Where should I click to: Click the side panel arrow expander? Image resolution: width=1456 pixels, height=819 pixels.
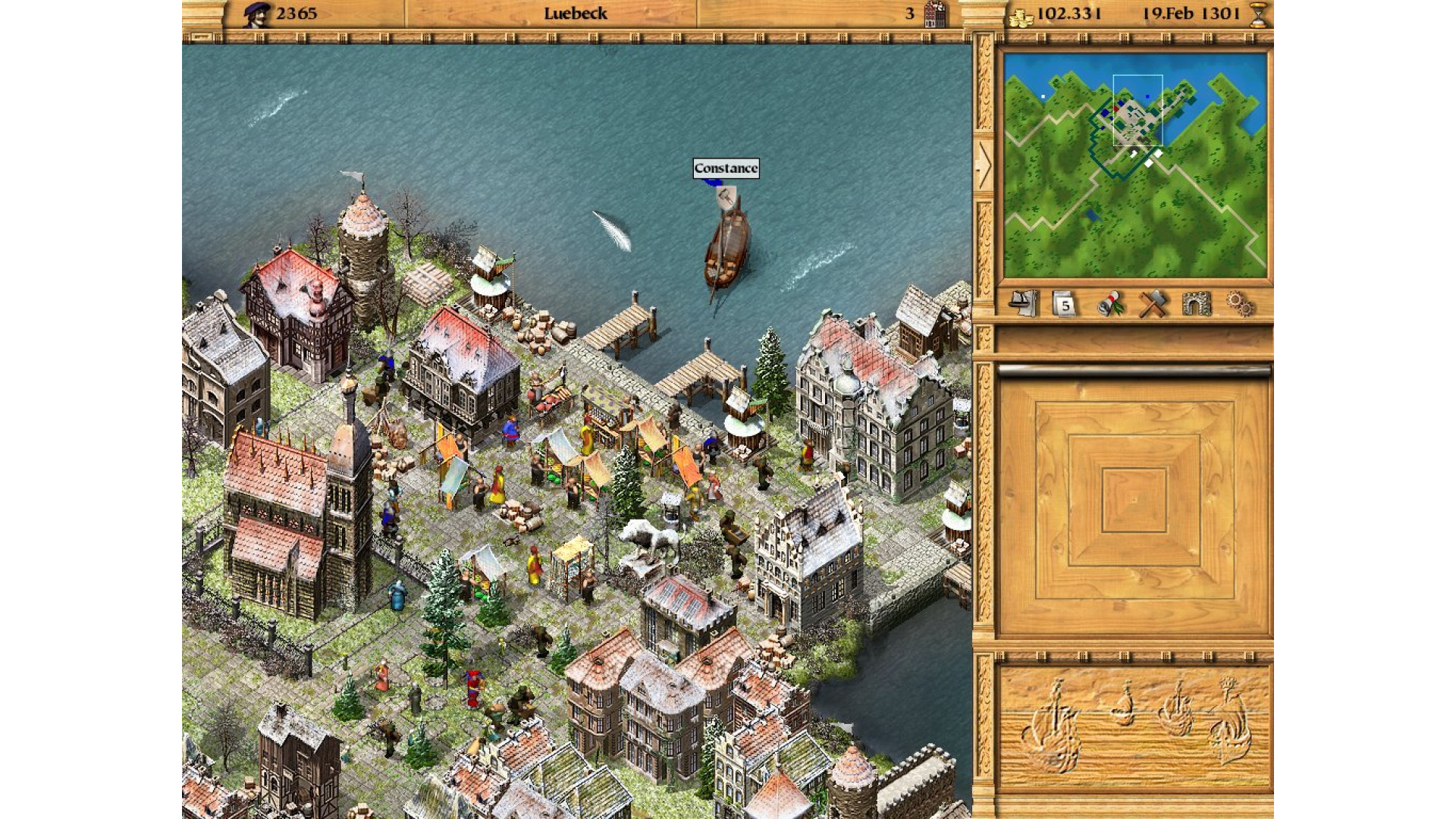pos(984,165)
